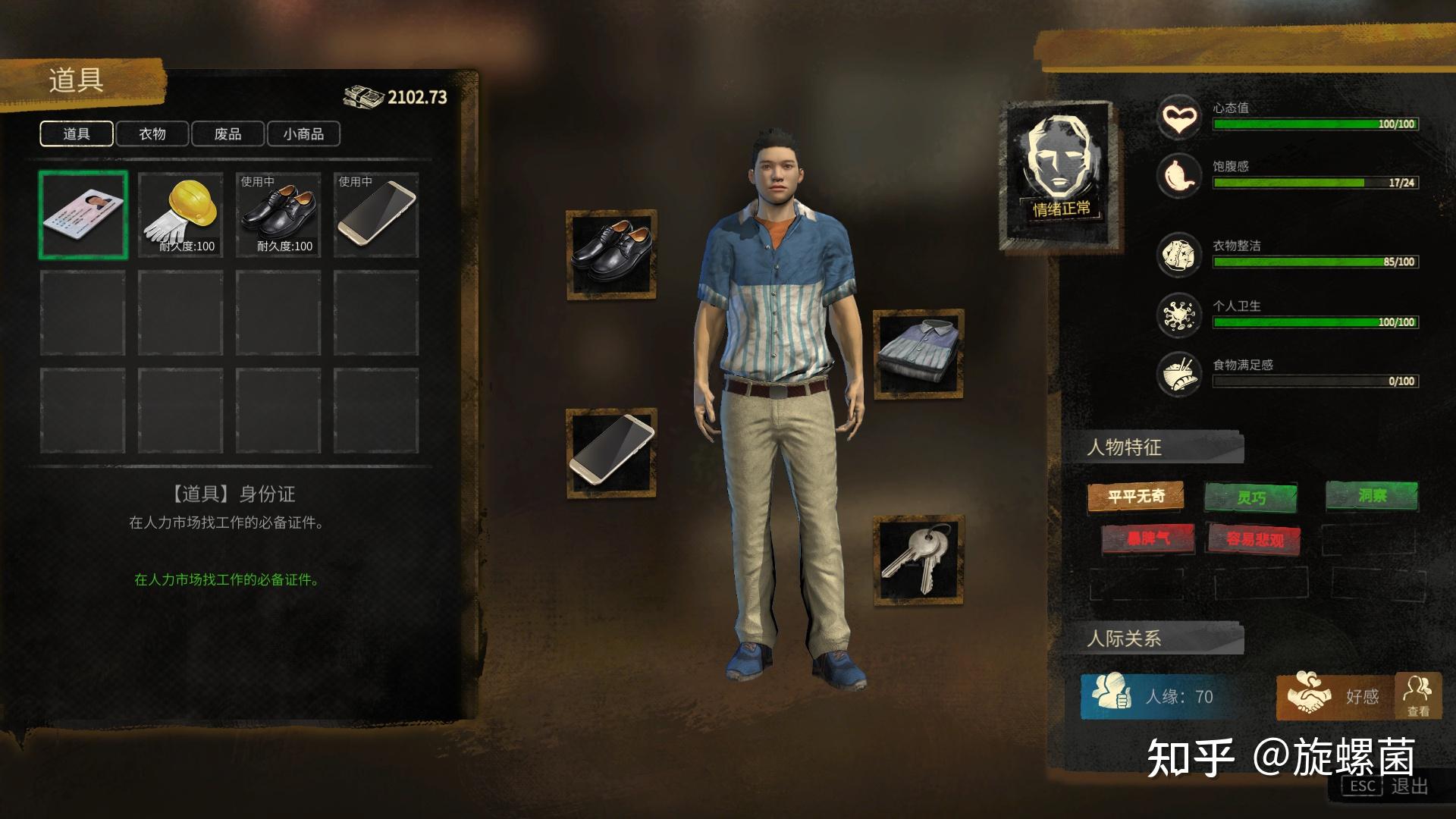Click the equipped shoes slot beside character
This screenshot has height=819, width=1456.
611,254
